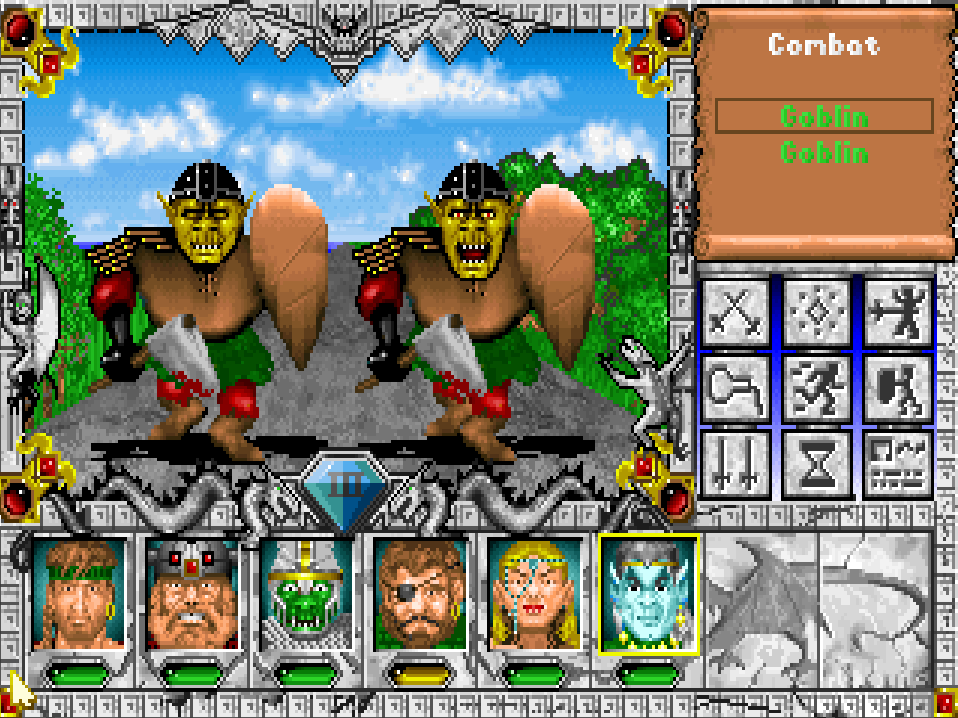
Task: Choose the attack icon of sword-thrusting figure
Action: click(897, 312)
